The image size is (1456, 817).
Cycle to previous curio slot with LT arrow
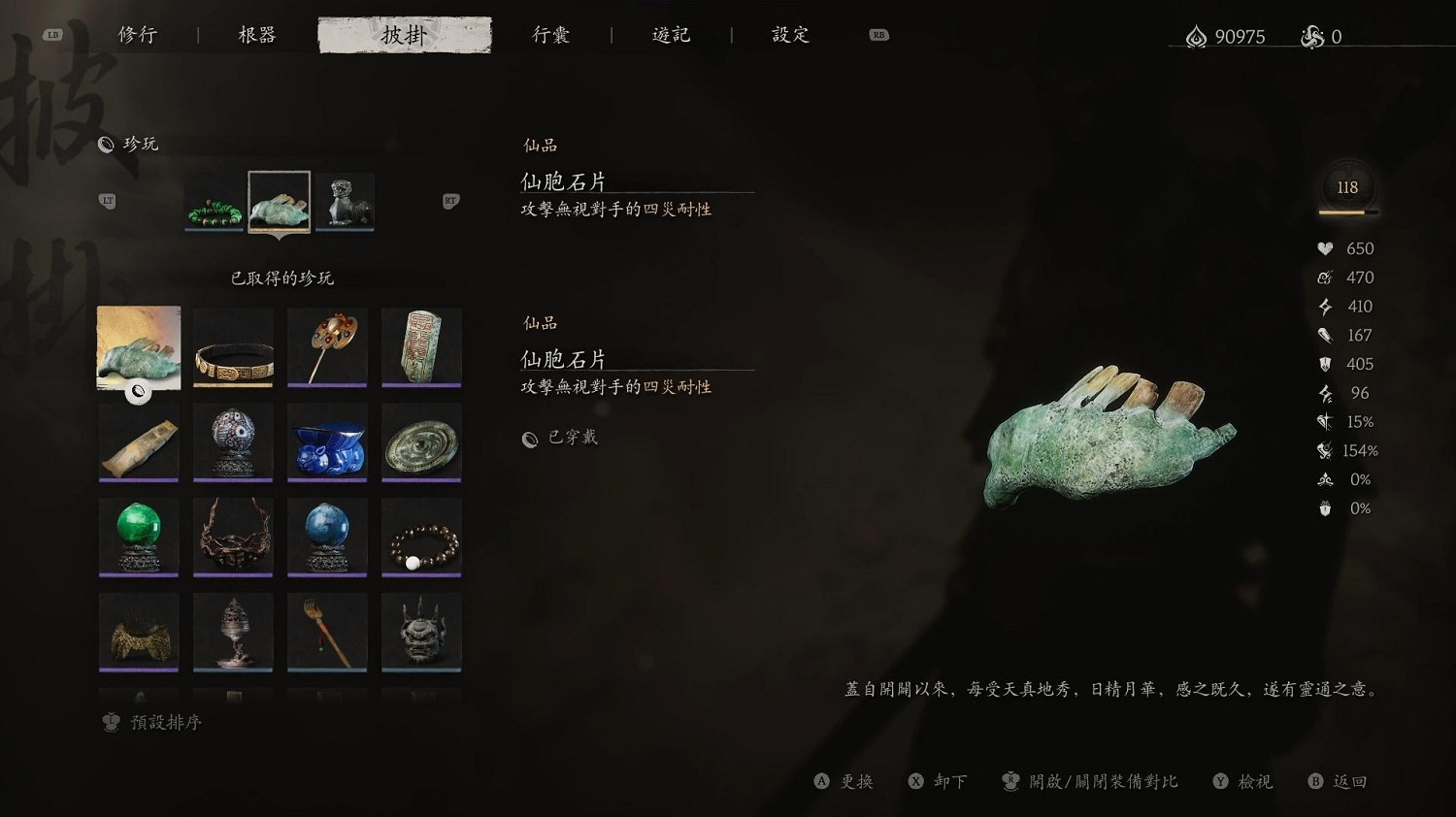[x=109, y=201]
